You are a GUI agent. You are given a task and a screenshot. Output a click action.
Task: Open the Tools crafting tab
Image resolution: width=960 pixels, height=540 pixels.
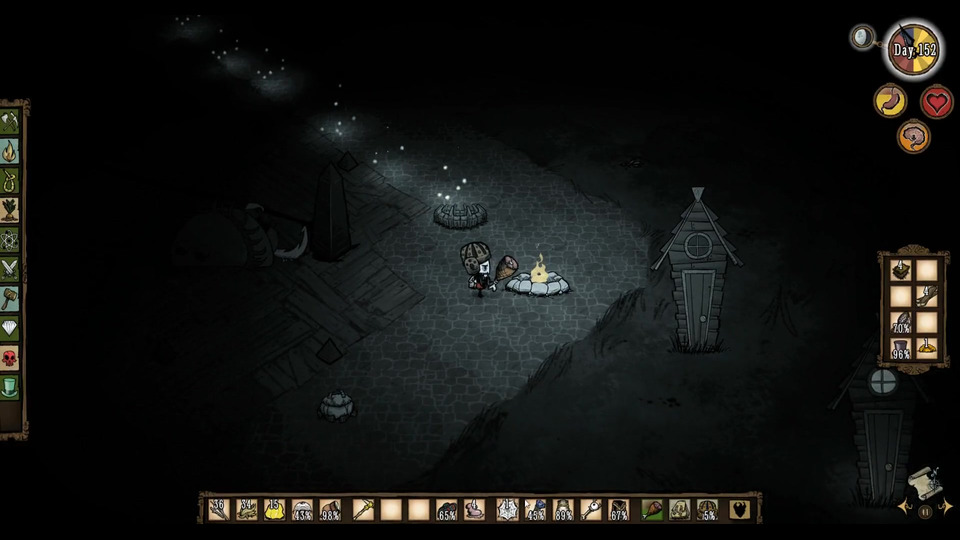click(x=11, y=122)
